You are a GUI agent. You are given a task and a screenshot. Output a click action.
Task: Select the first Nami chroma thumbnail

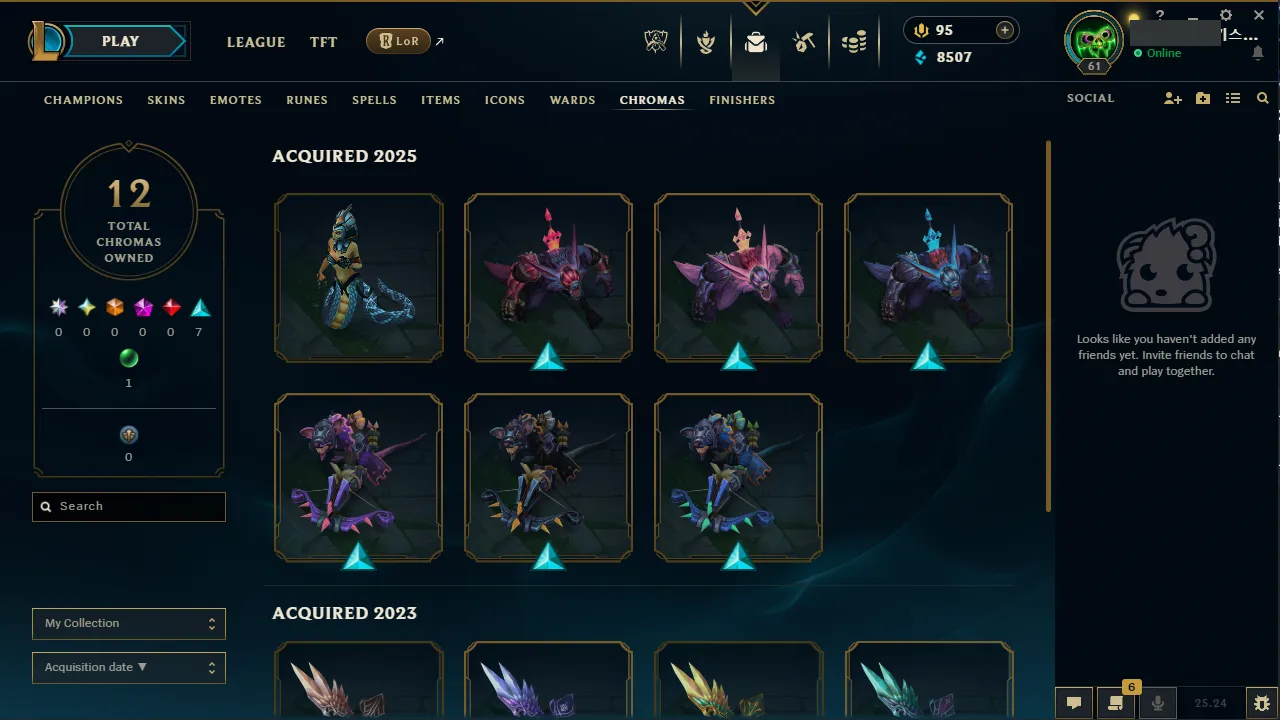coord(358,278)
